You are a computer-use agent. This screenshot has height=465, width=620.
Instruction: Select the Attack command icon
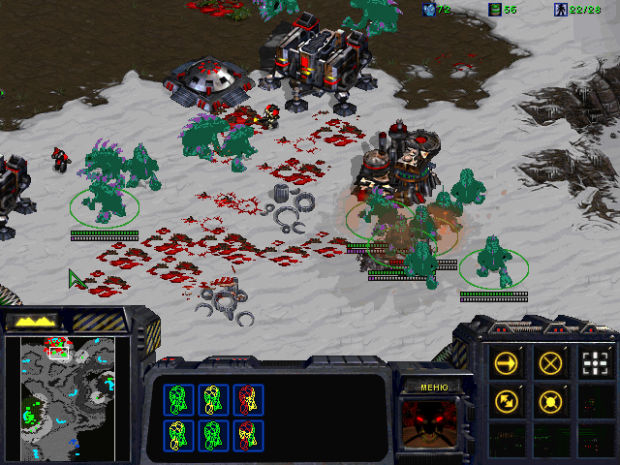tap(595, 361)
